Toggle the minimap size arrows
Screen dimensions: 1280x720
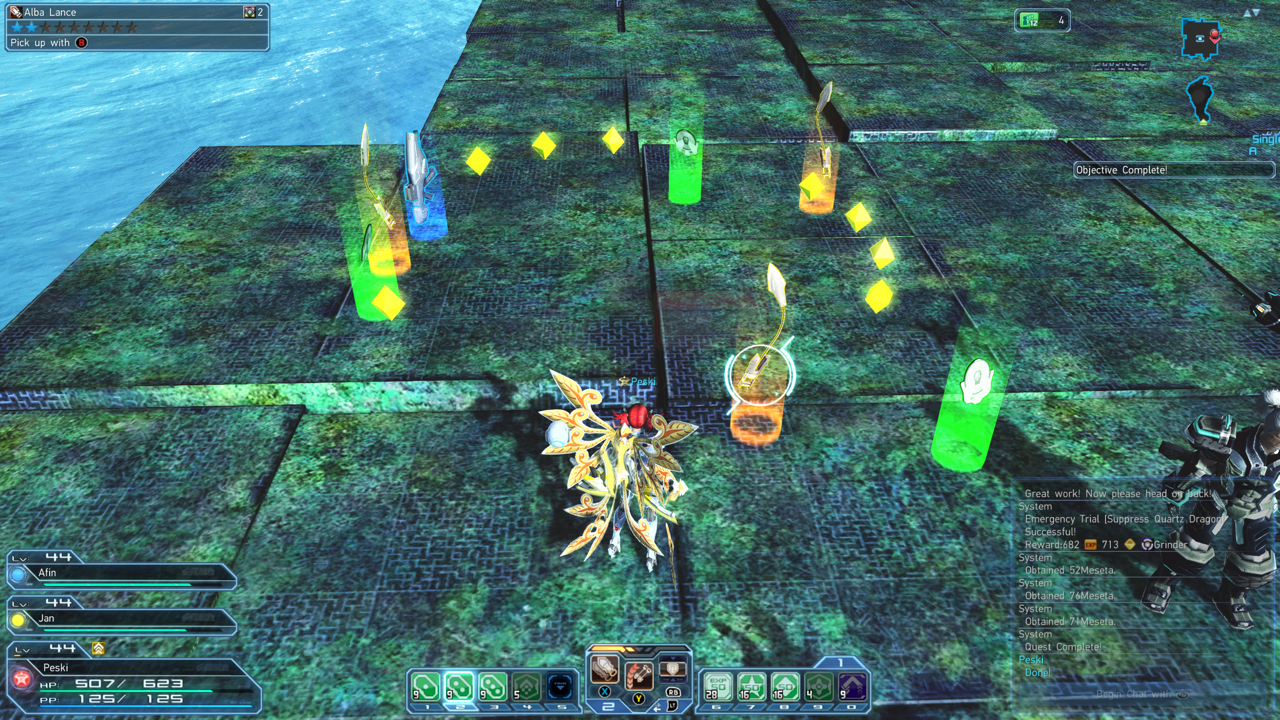(1251, 13)
